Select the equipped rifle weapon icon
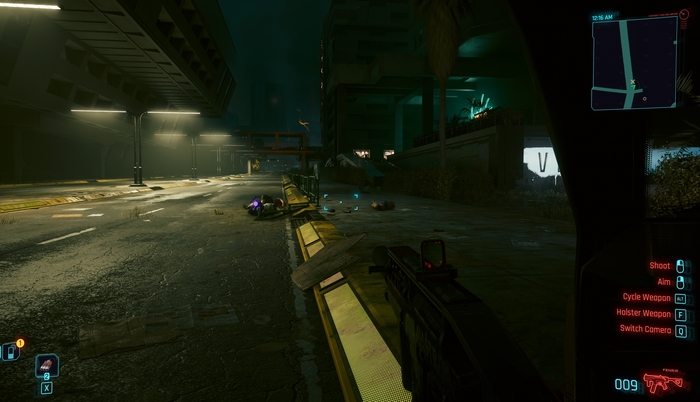Image resolution: width=700 pixels, height=402 pixels. click(x=657, y=383)
